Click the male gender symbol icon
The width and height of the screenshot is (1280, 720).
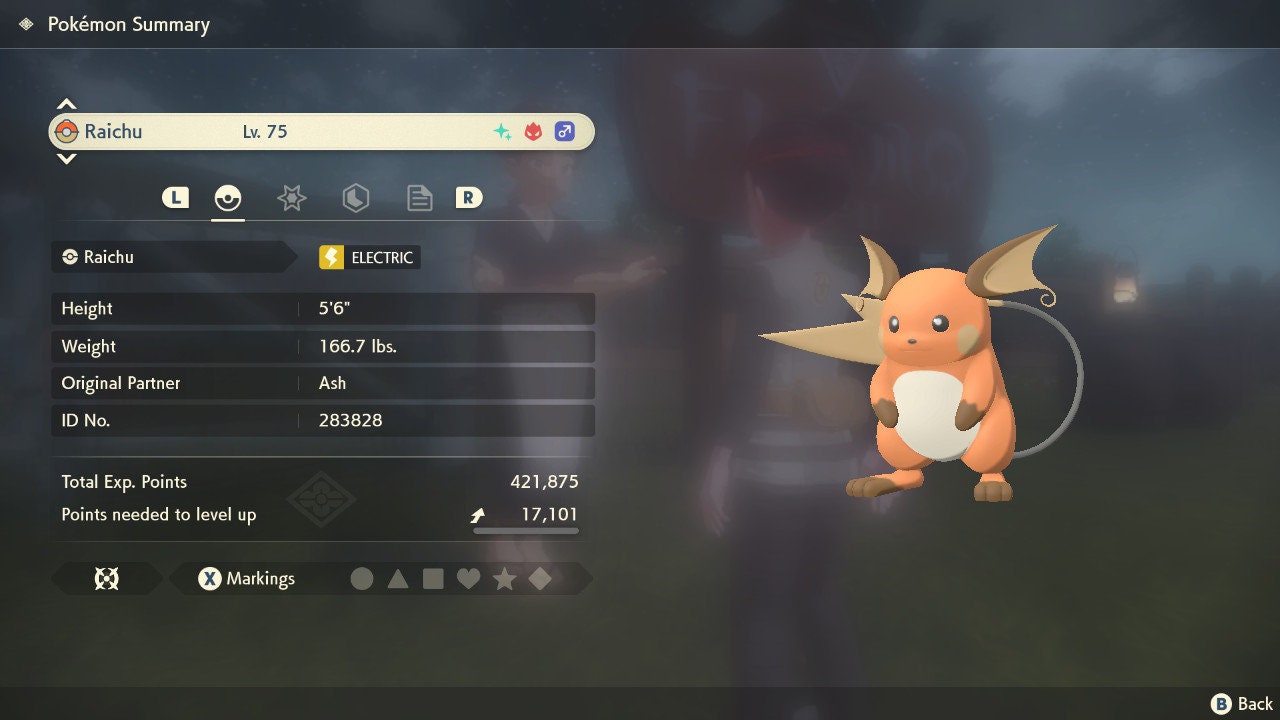pos(565,131)
